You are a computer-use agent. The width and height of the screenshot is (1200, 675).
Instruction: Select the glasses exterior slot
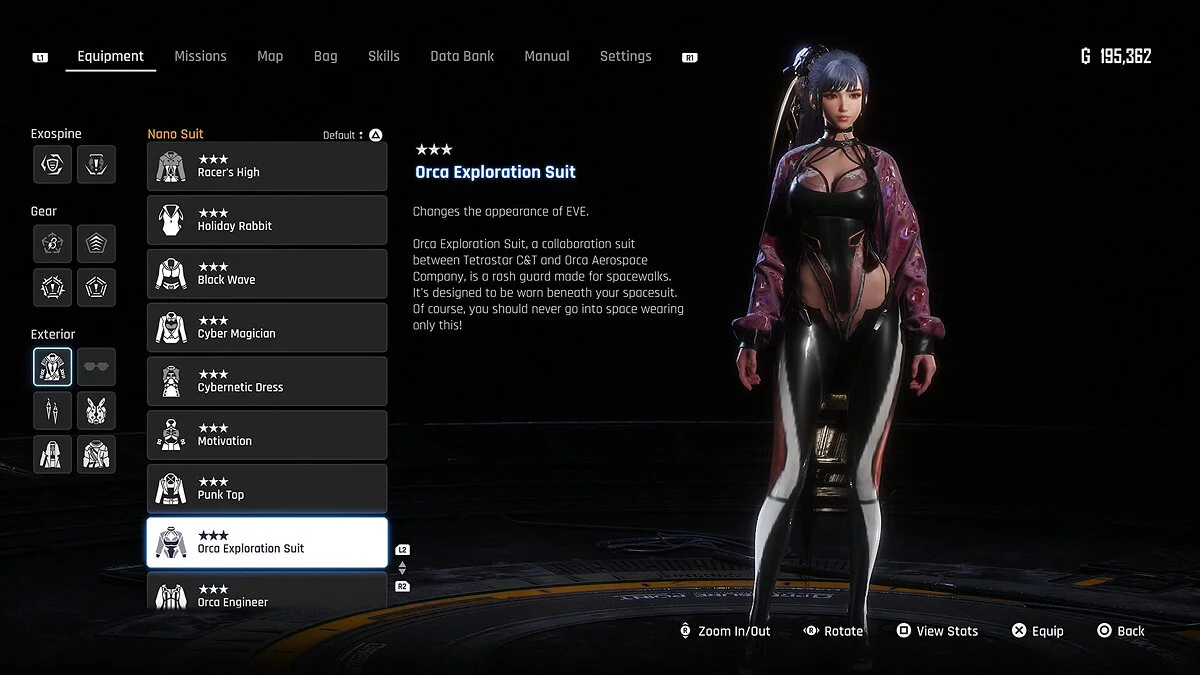(x=96, y=367)
